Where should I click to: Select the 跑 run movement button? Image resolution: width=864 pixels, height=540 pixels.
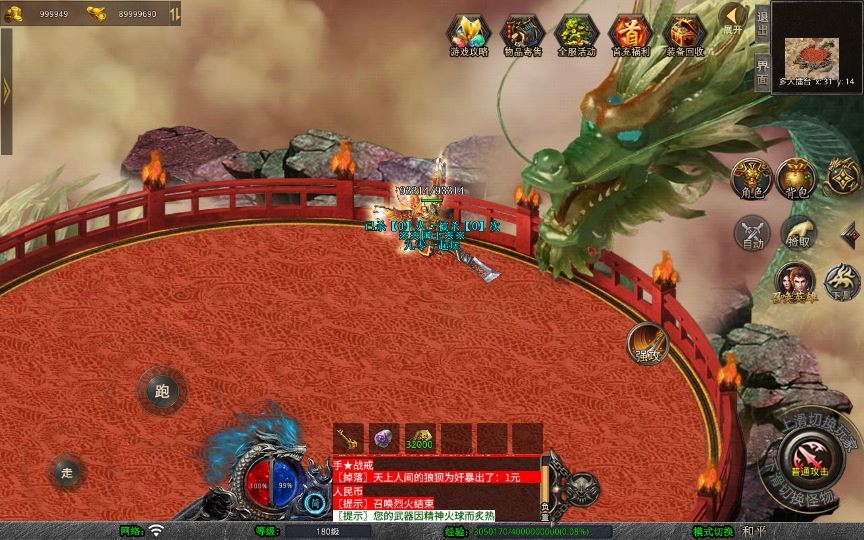tap(161, 392)
